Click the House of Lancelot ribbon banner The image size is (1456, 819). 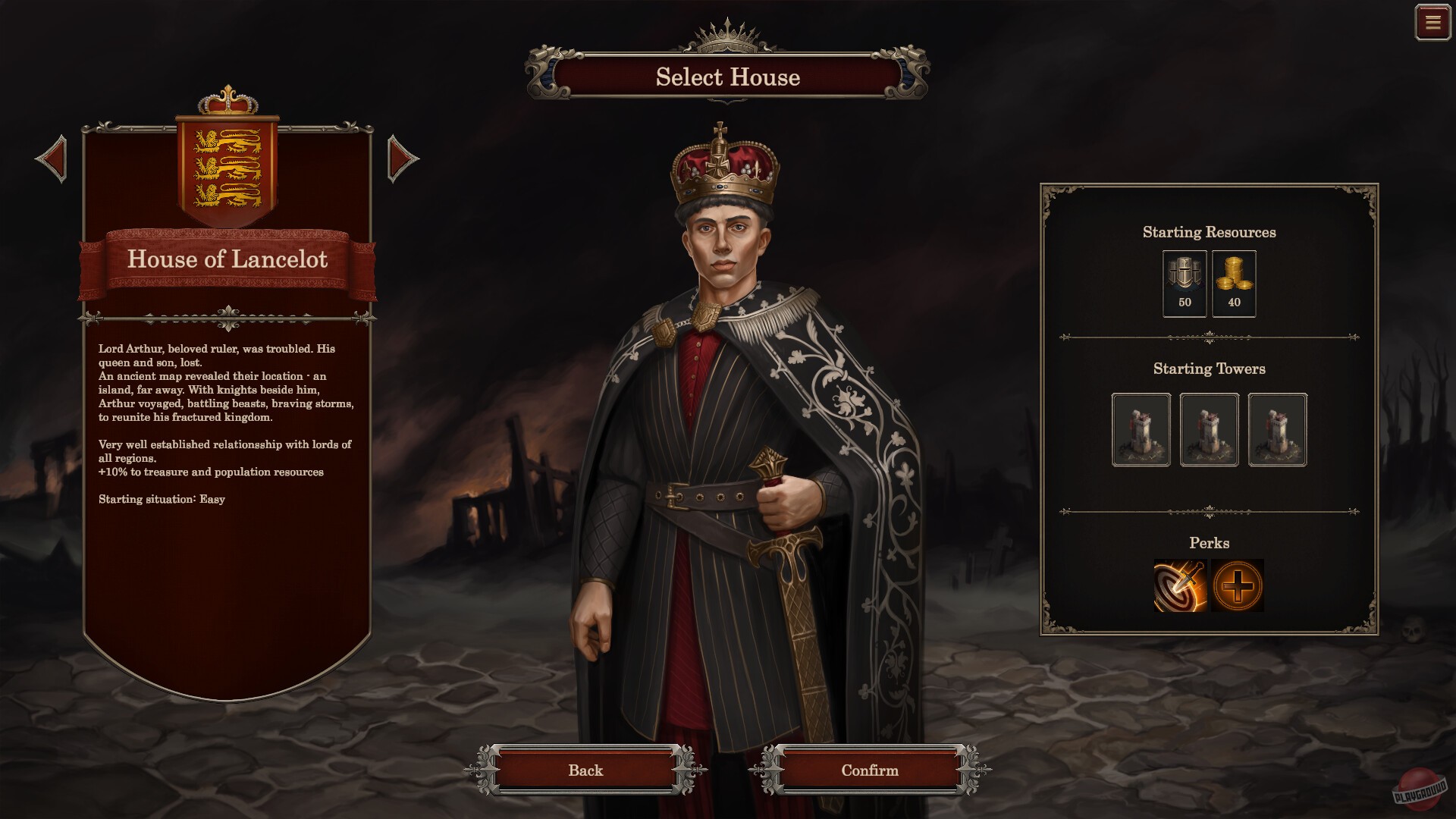pos(228,261)
